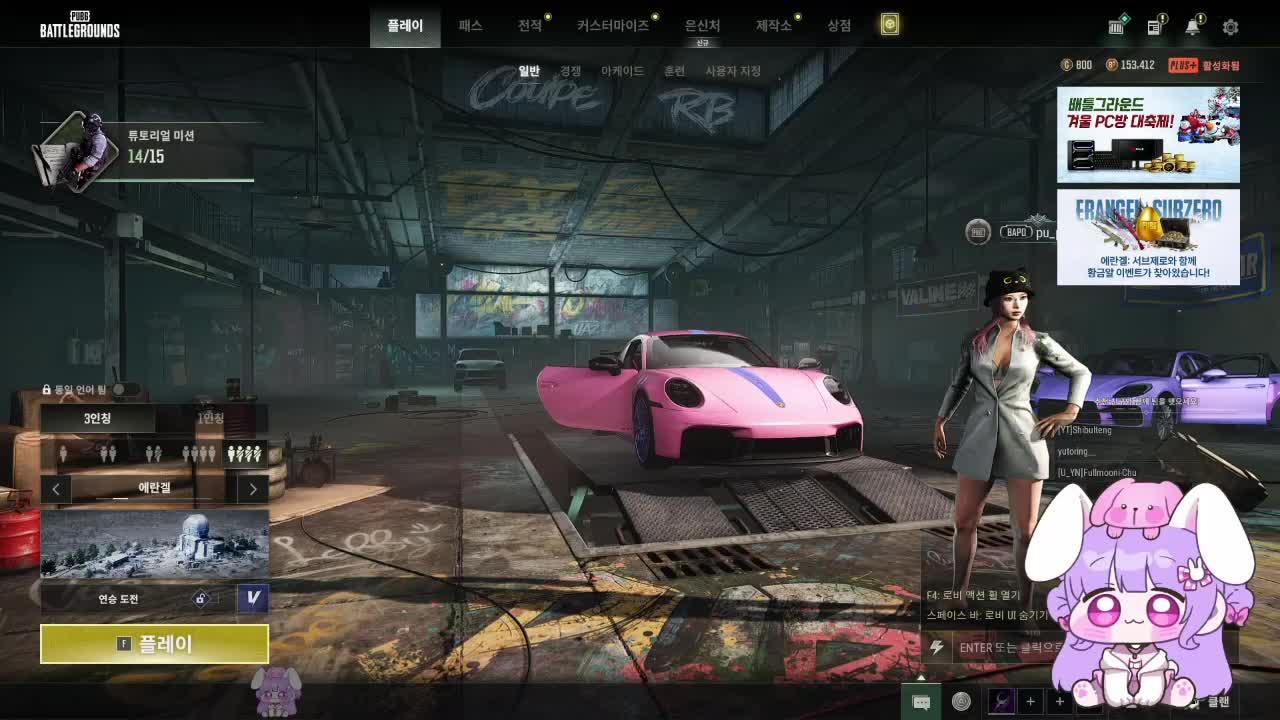Screen dimensions: 1280x720
Task: Toggle the 연승 도전 lock icon
Action: coord(203,597)
